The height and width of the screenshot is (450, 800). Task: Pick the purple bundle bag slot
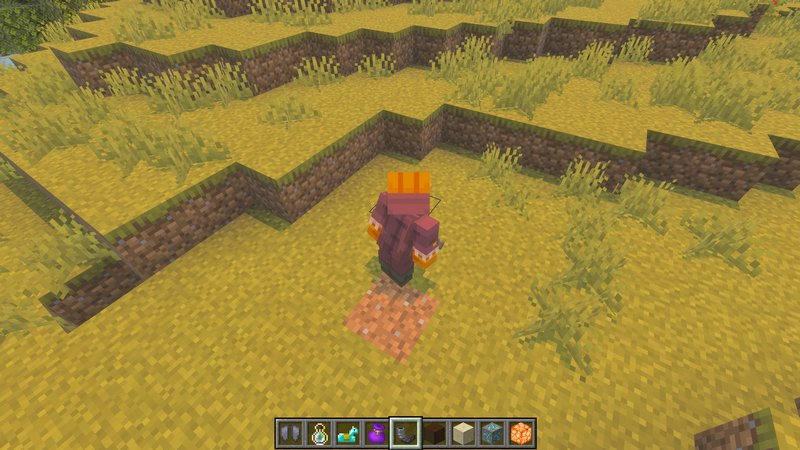376,433
